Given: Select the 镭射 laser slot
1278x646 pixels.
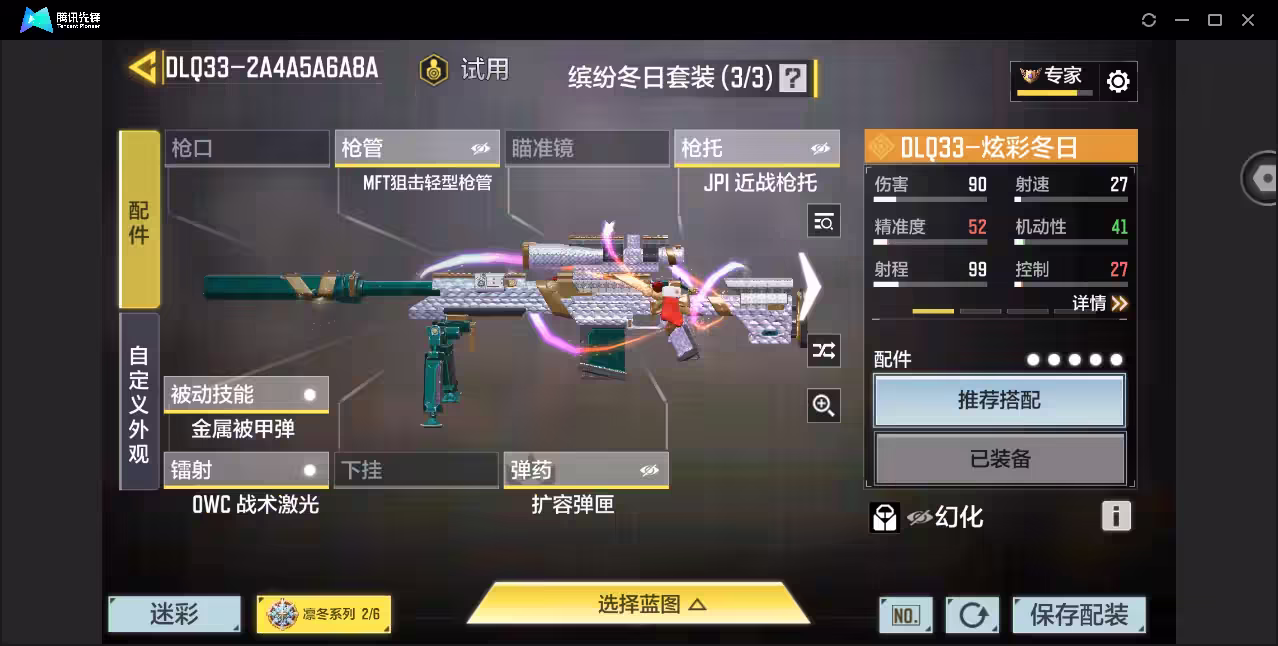Looking at the screenshot, I should pyautogui.click(x=246, y=470).
